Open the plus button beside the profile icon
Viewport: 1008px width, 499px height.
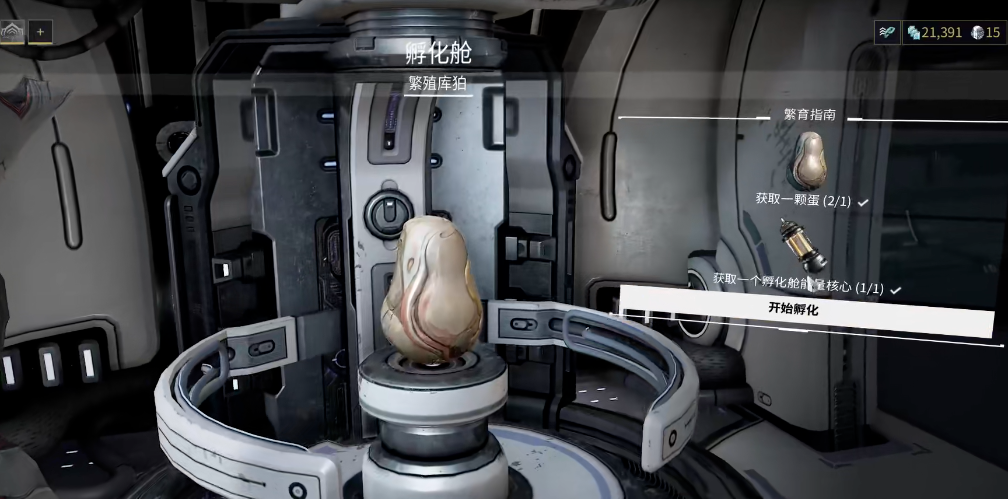41,31
